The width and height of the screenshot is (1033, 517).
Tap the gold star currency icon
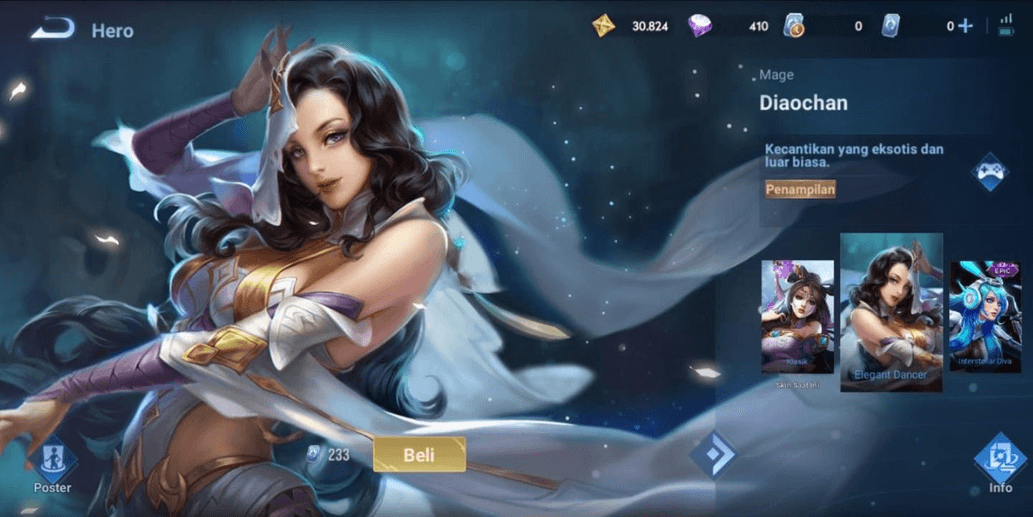pos(604,26)
